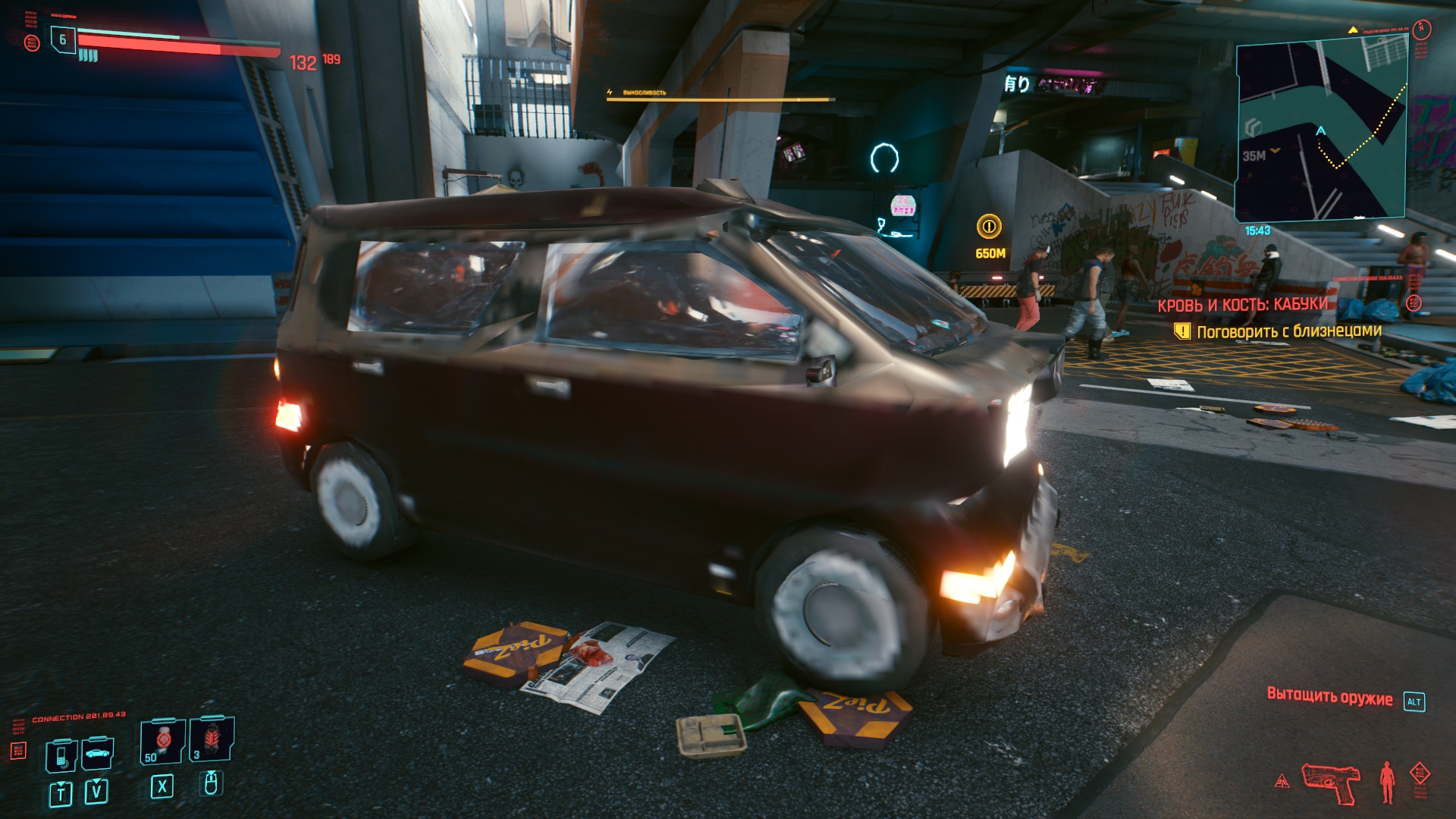Select the tracked quest objective 'Поговорить с близнецами'

1288,331
